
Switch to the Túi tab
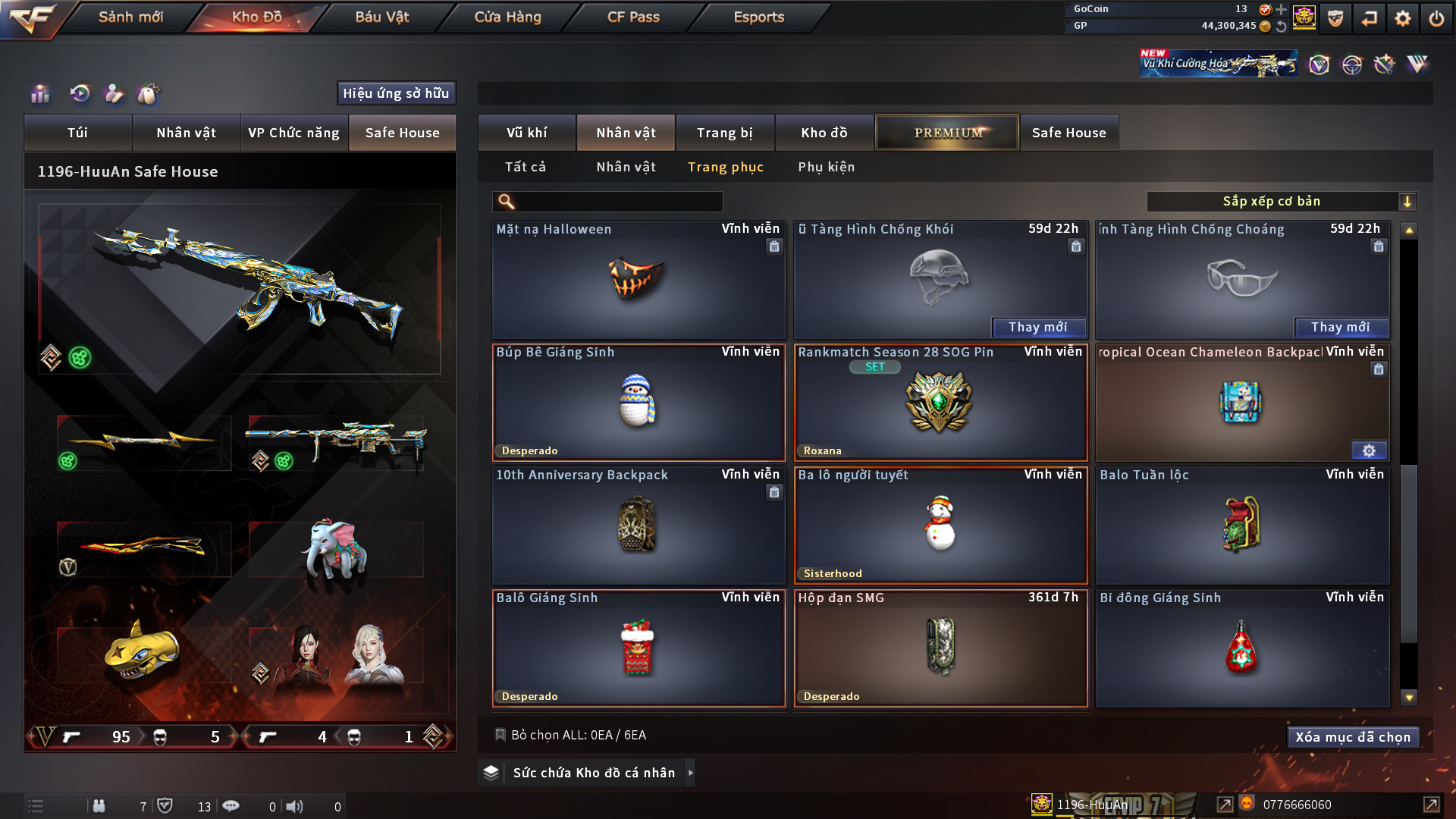pyautogui.click(x=77, y=133)
